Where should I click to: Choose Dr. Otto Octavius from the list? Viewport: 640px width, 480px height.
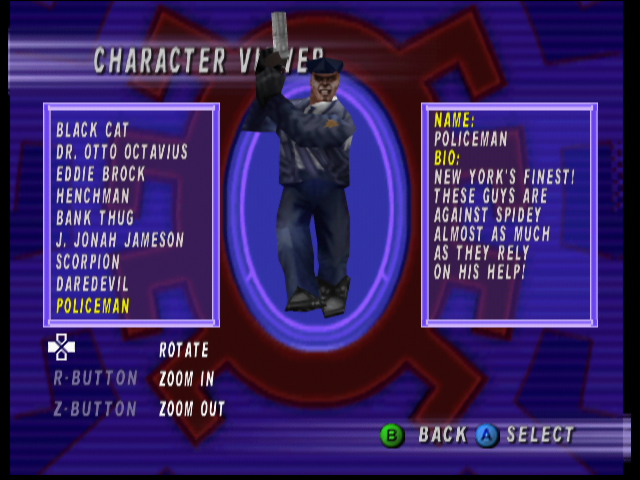click(x=122, y=152)
